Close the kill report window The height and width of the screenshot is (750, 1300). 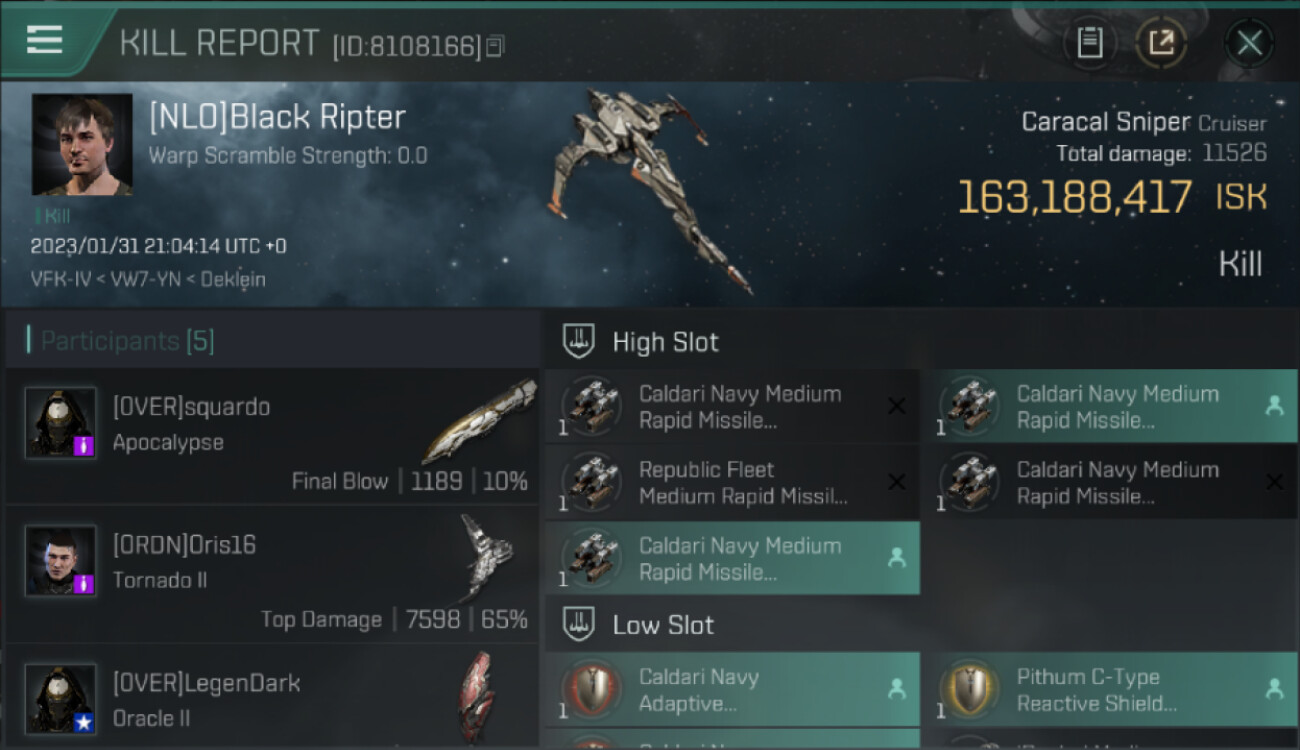coord(1249,43)
